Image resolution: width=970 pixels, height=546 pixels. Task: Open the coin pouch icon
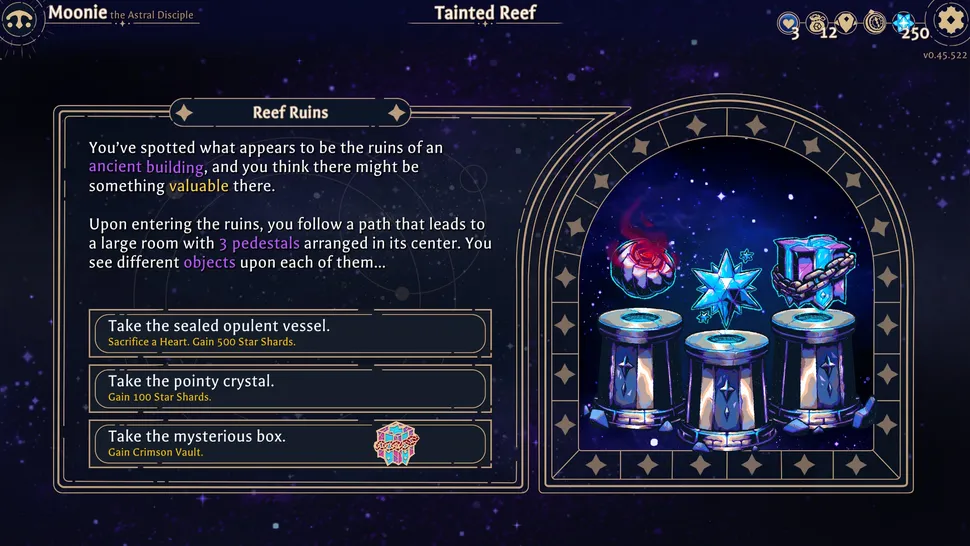819,22
